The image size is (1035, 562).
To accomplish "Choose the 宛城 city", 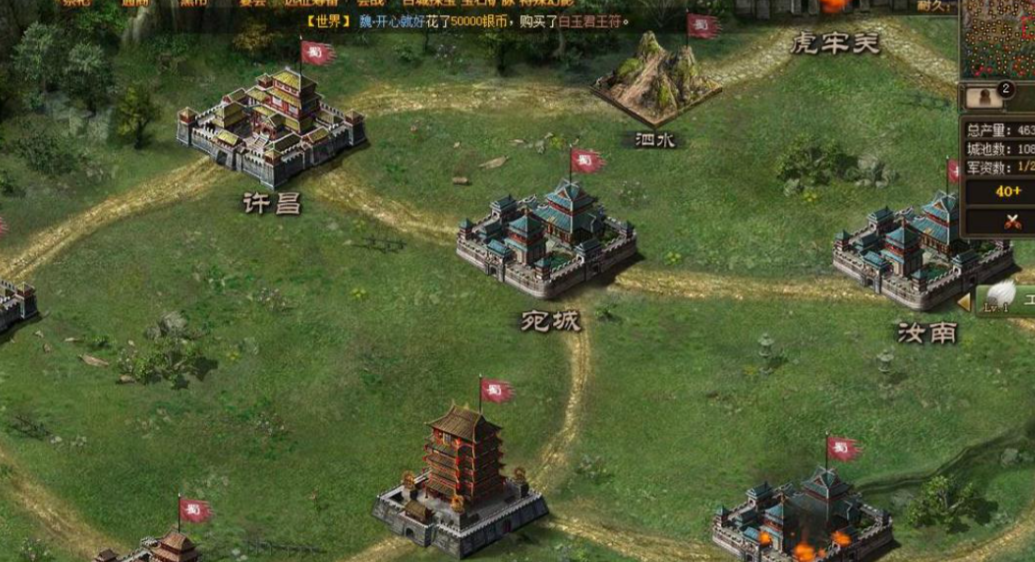I will click(547, 242).
